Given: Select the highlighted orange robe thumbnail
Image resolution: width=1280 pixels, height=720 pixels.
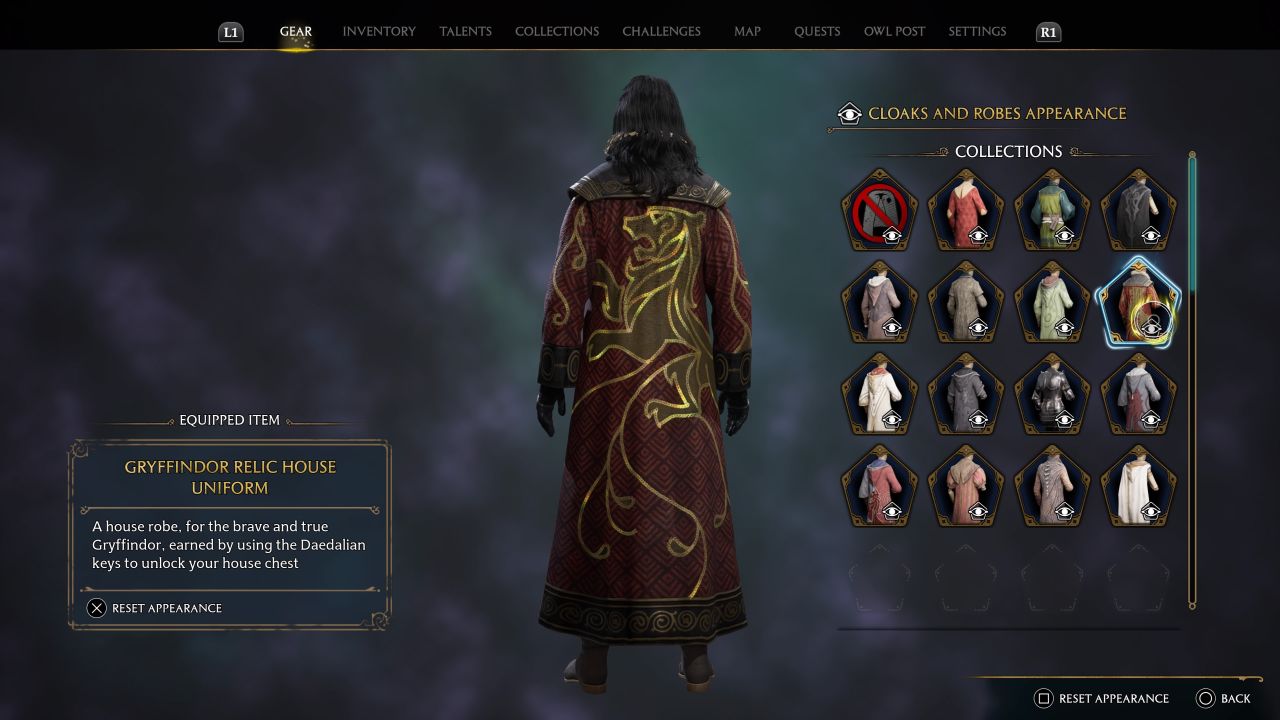Looking at the screenshot, I should [1138, 303].
